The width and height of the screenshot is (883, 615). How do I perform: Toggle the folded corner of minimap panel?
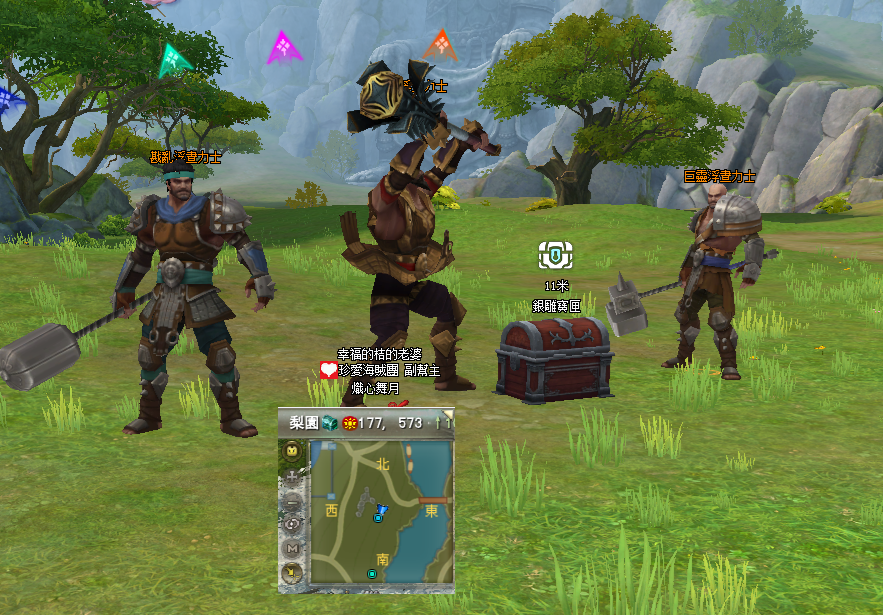pyautogui.click(x=448, y=413)
